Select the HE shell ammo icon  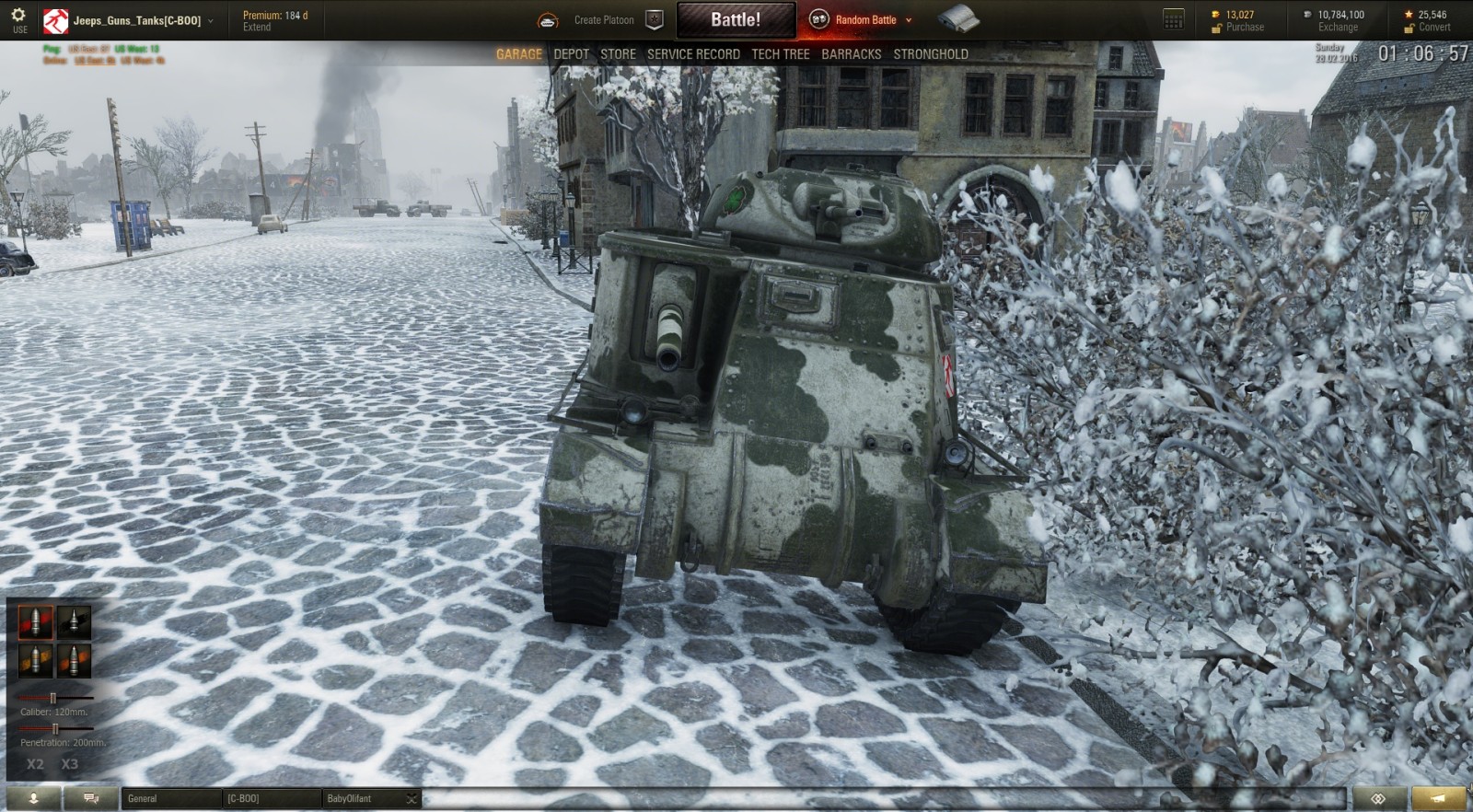(37, 659)
